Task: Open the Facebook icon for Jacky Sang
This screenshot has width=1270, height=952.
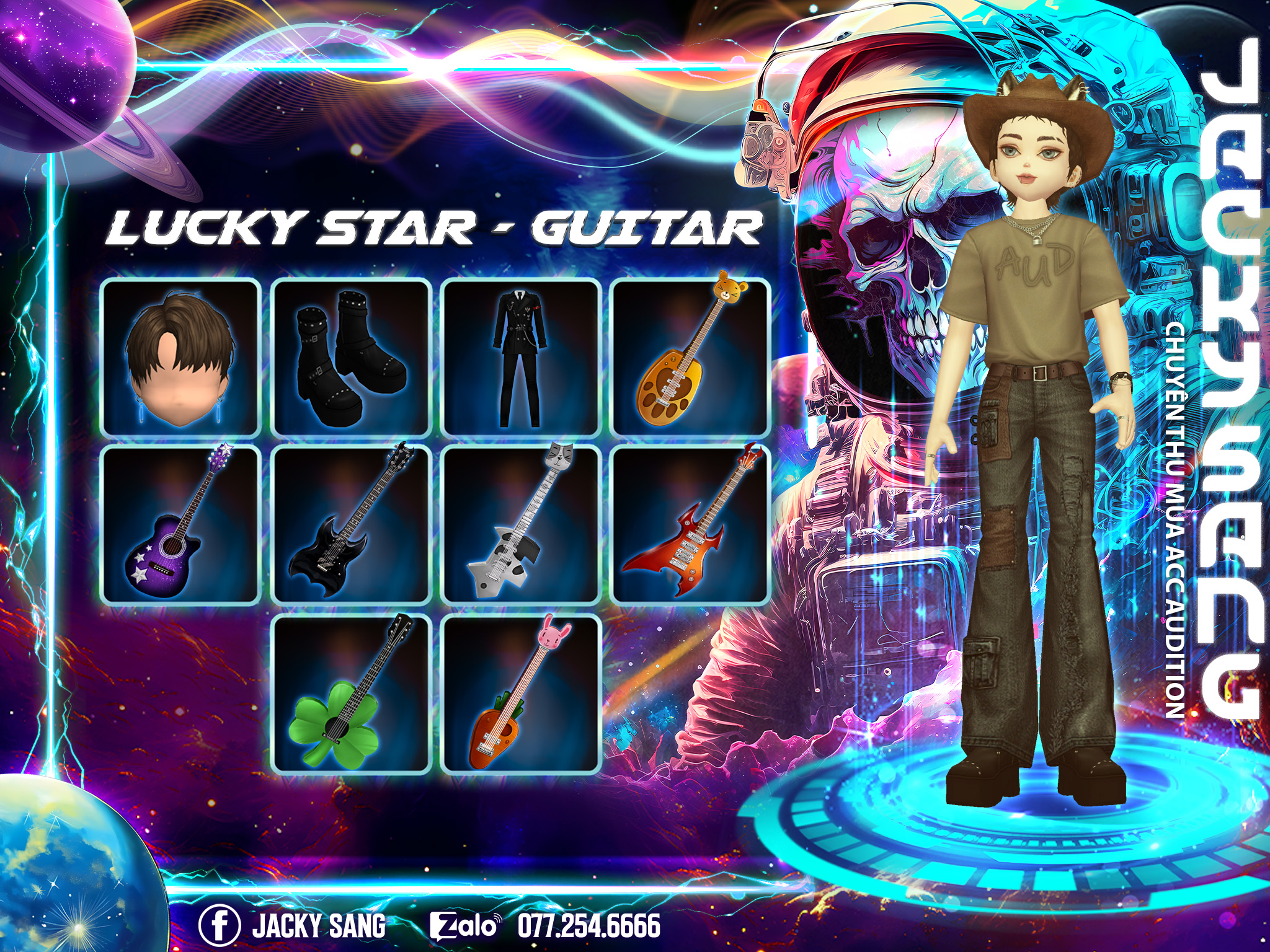Action: pos(219,926)
